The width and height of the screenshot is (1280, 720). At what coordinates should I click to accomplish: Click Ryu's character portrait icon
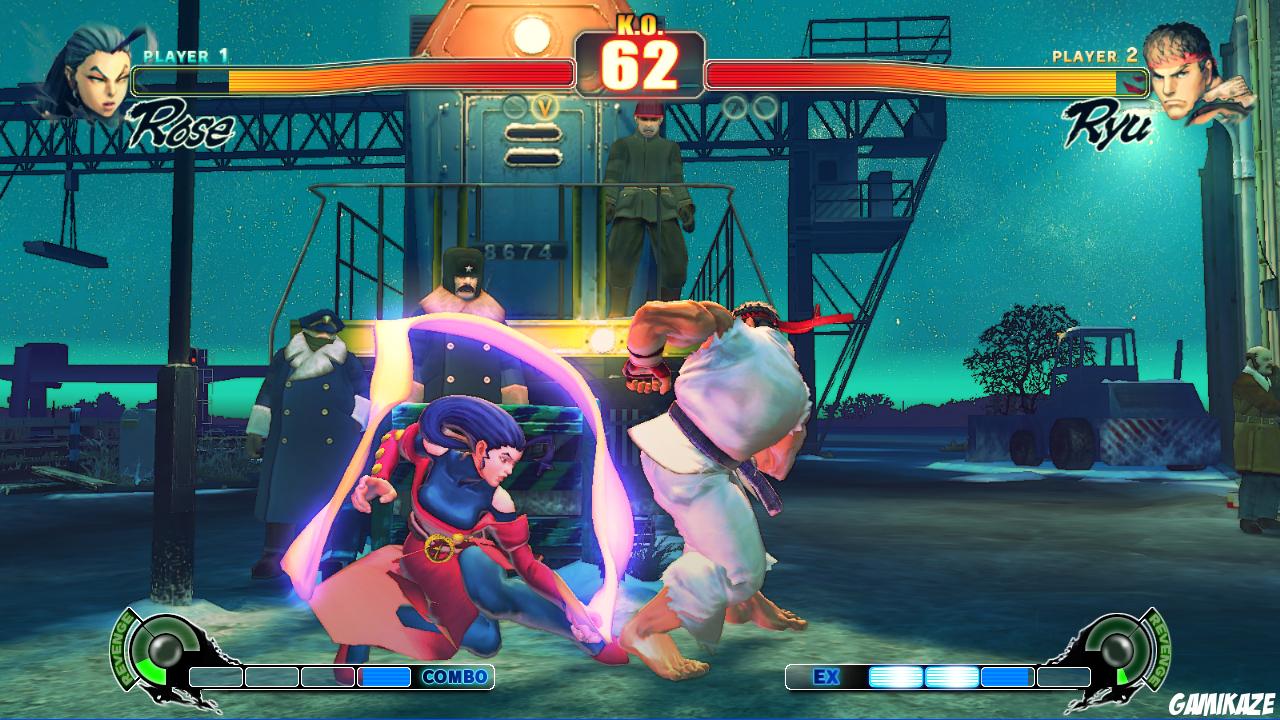pyautogui.click(x=1190, y=75)
